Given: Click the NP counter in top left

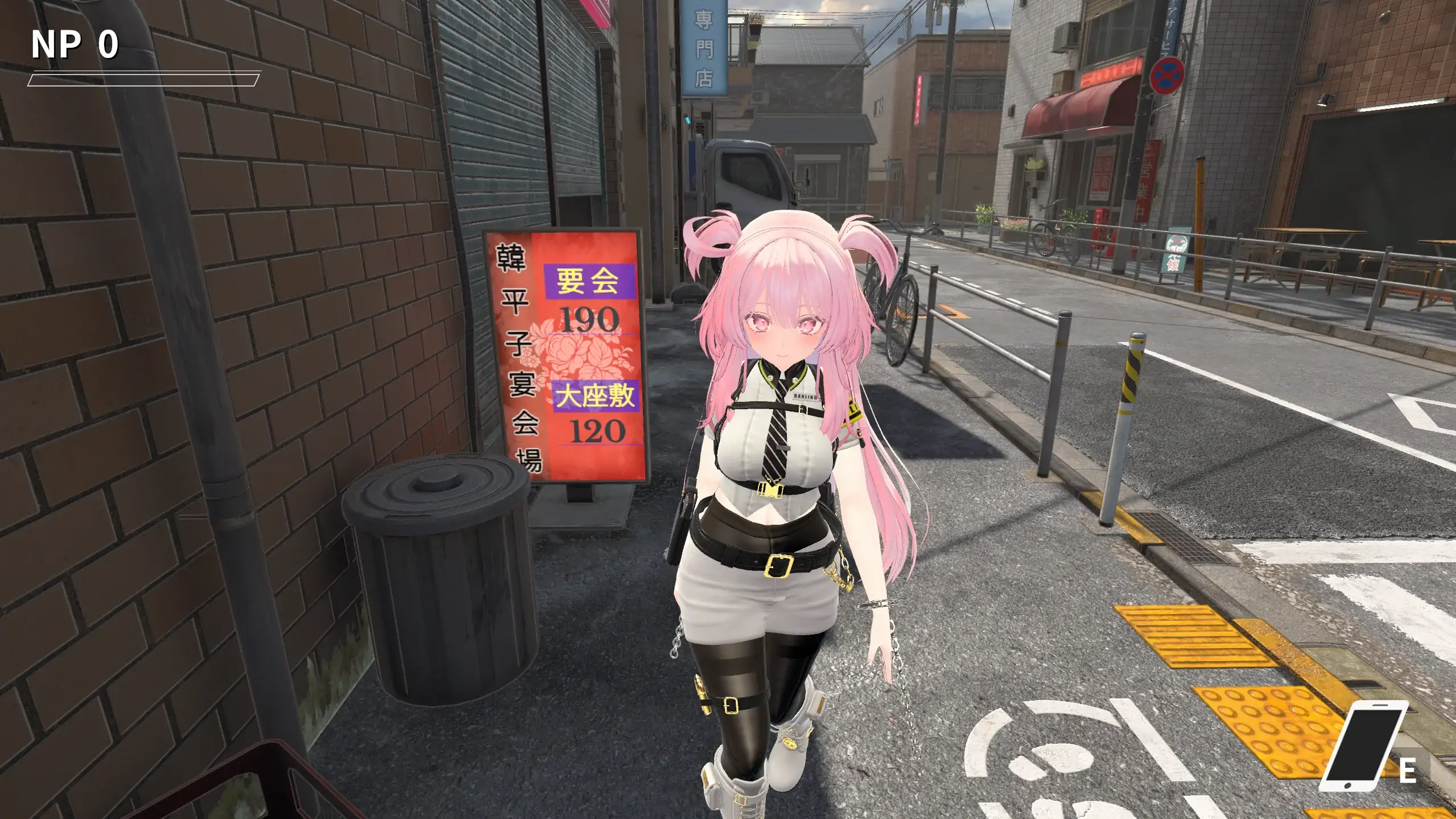Looking at the screenshot, I should coord(73,45).
